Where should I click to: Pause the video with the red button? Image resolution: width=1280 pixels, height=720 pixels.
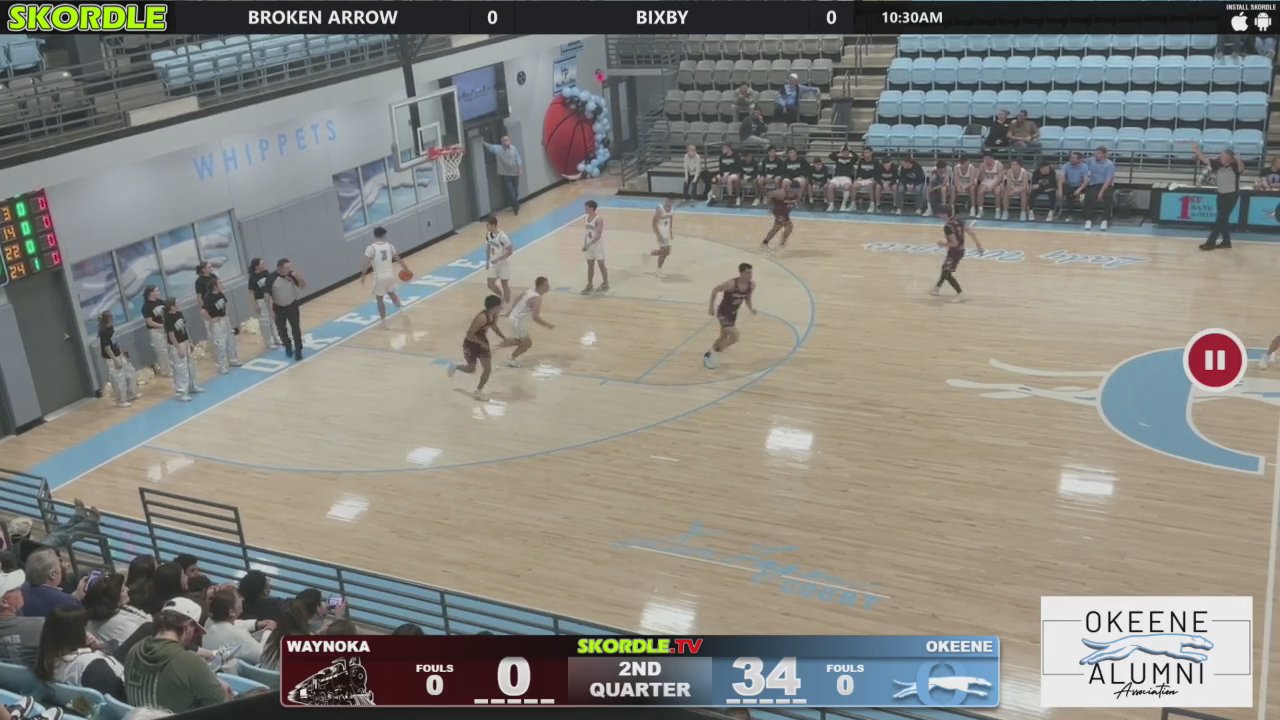[1214, 360]
